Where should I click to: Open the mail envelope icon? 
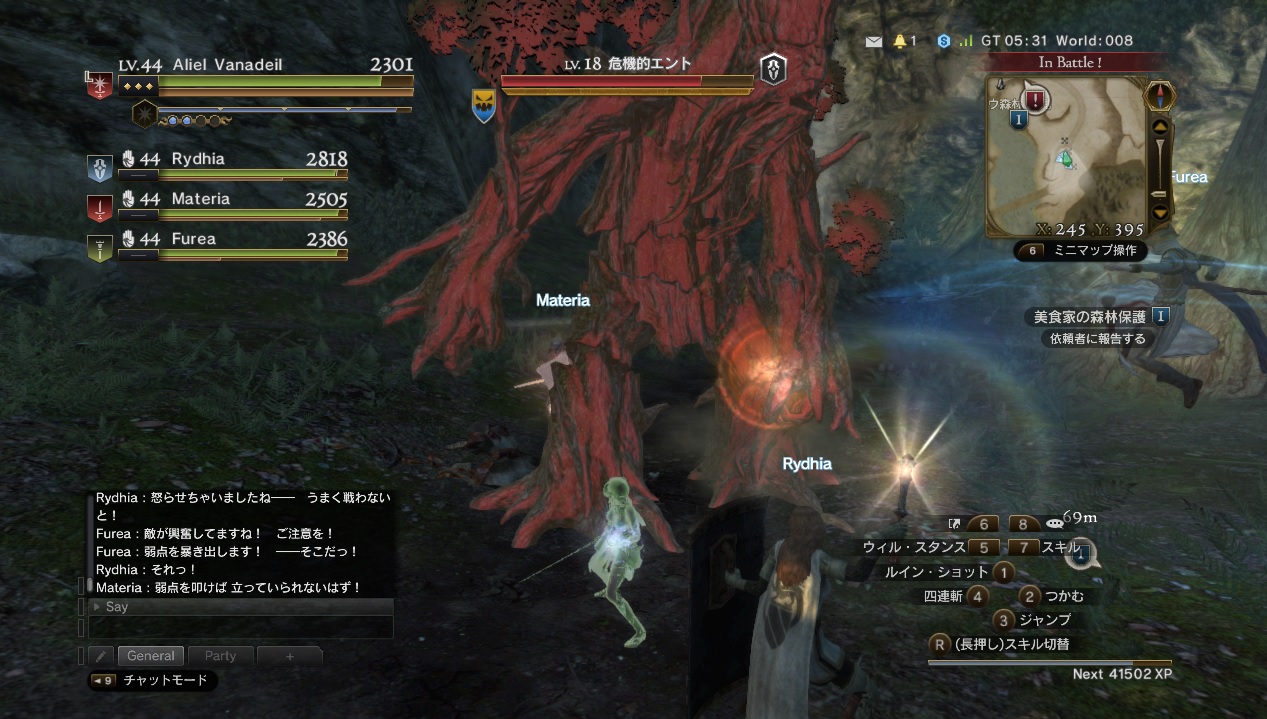coord(874,41)
